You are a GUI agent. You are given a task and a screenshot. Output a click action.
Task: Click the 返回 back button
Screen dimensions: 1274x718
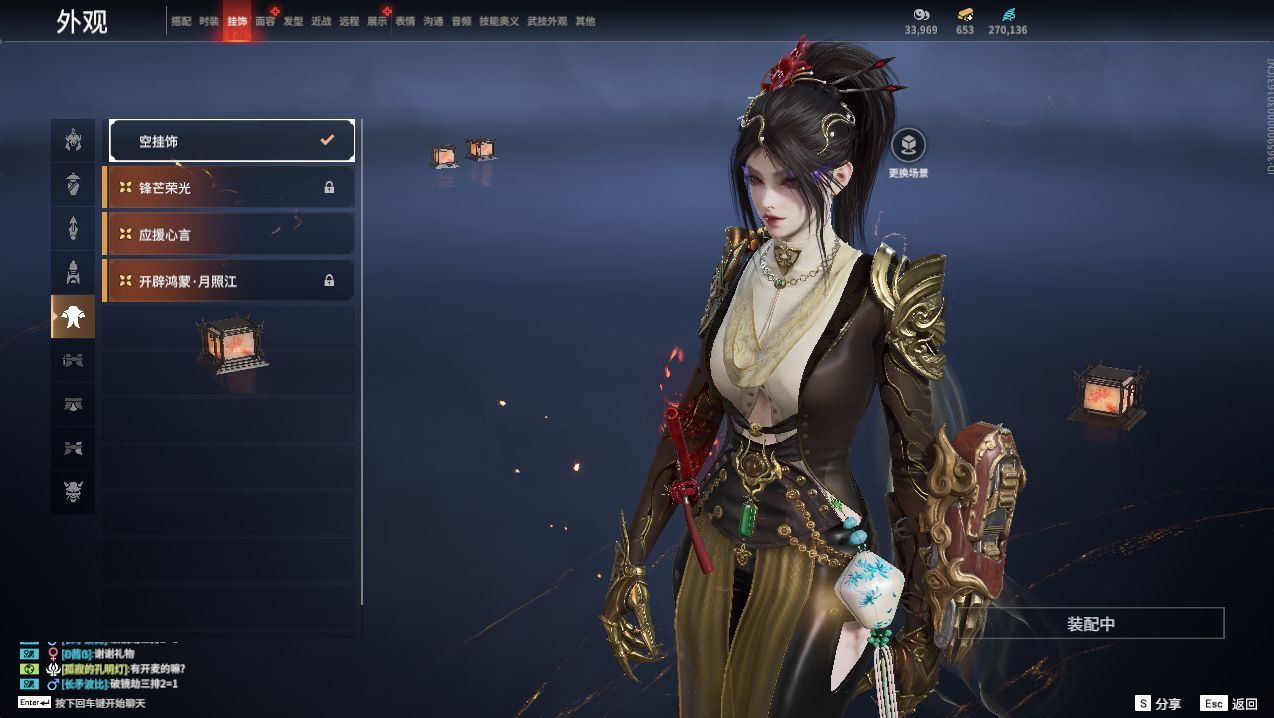coord(1231,704)
